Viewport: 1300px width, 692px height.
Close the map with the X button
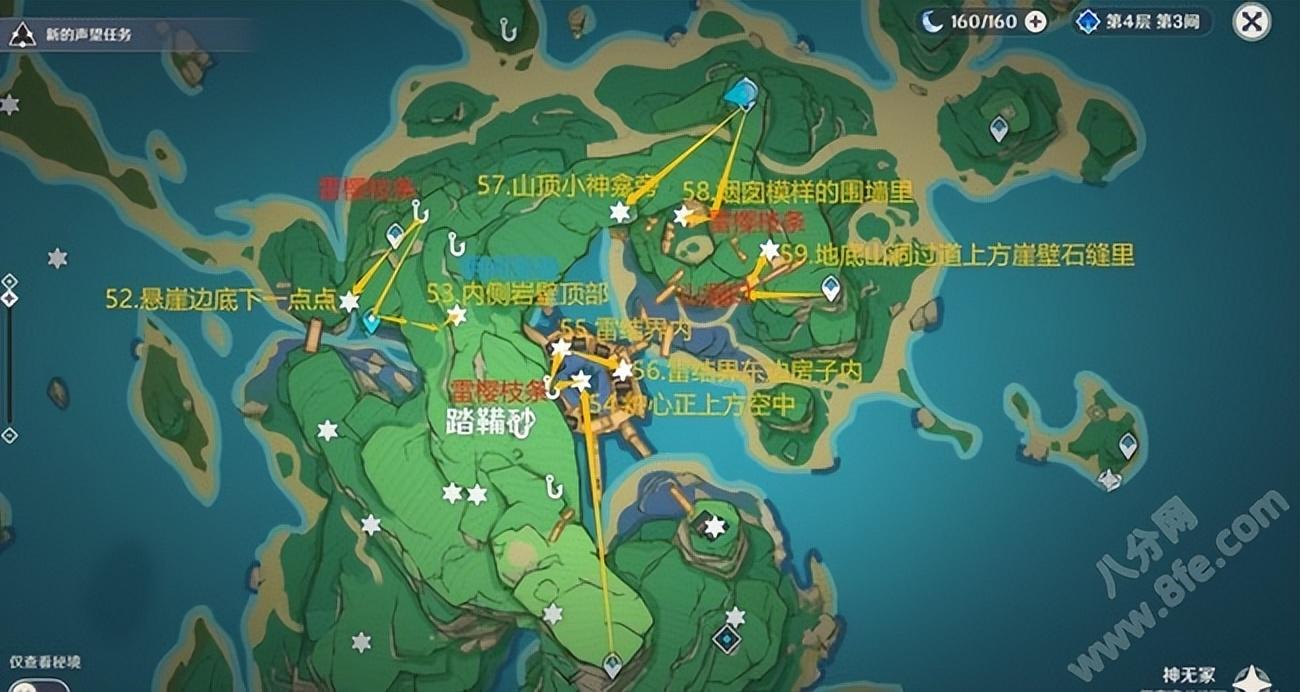(1251, 21)
